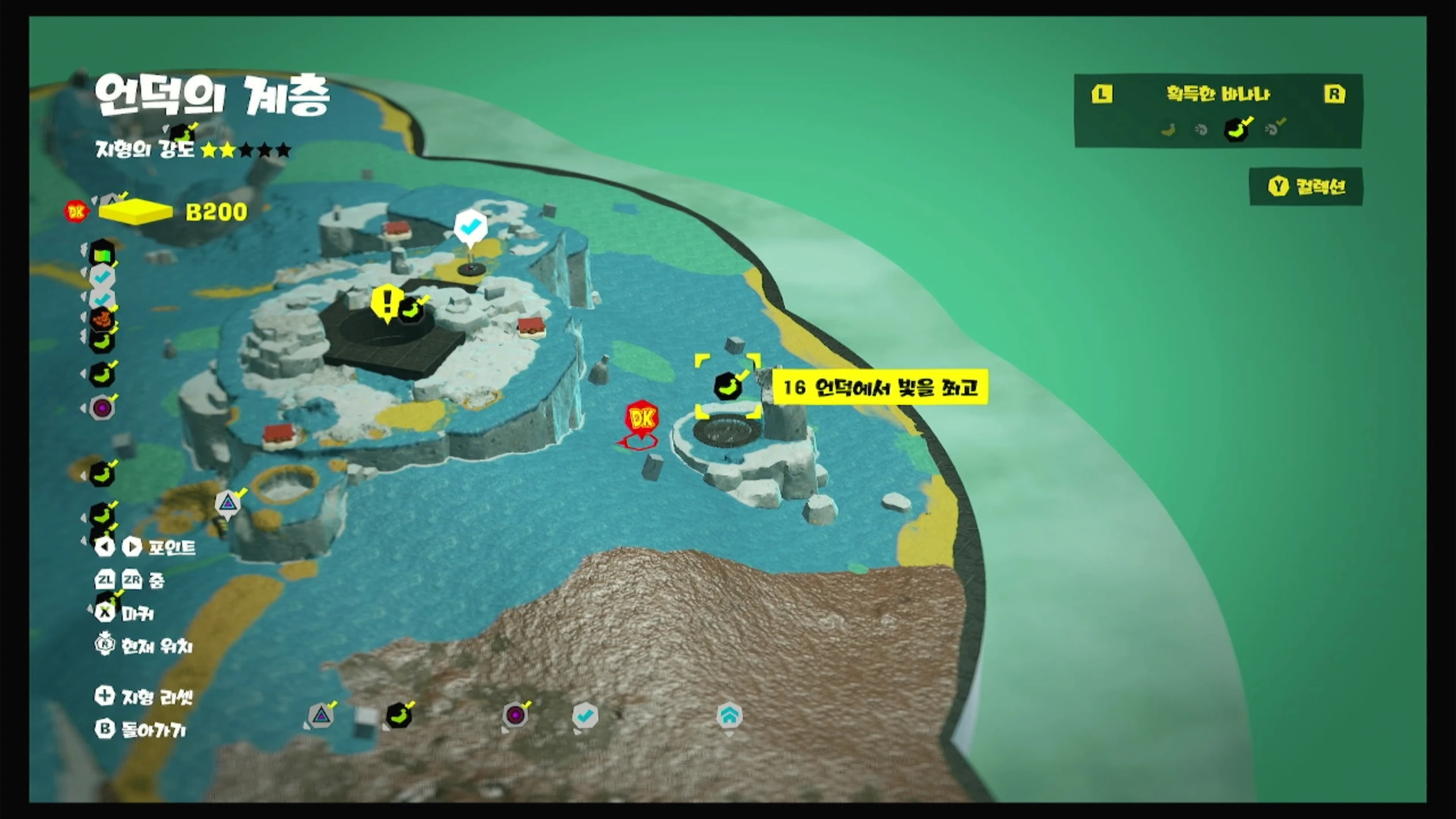Viewport: 1456px width, 819px height.
Task: Select the home icon marker on bottom edge
Action: pos(729,715)
